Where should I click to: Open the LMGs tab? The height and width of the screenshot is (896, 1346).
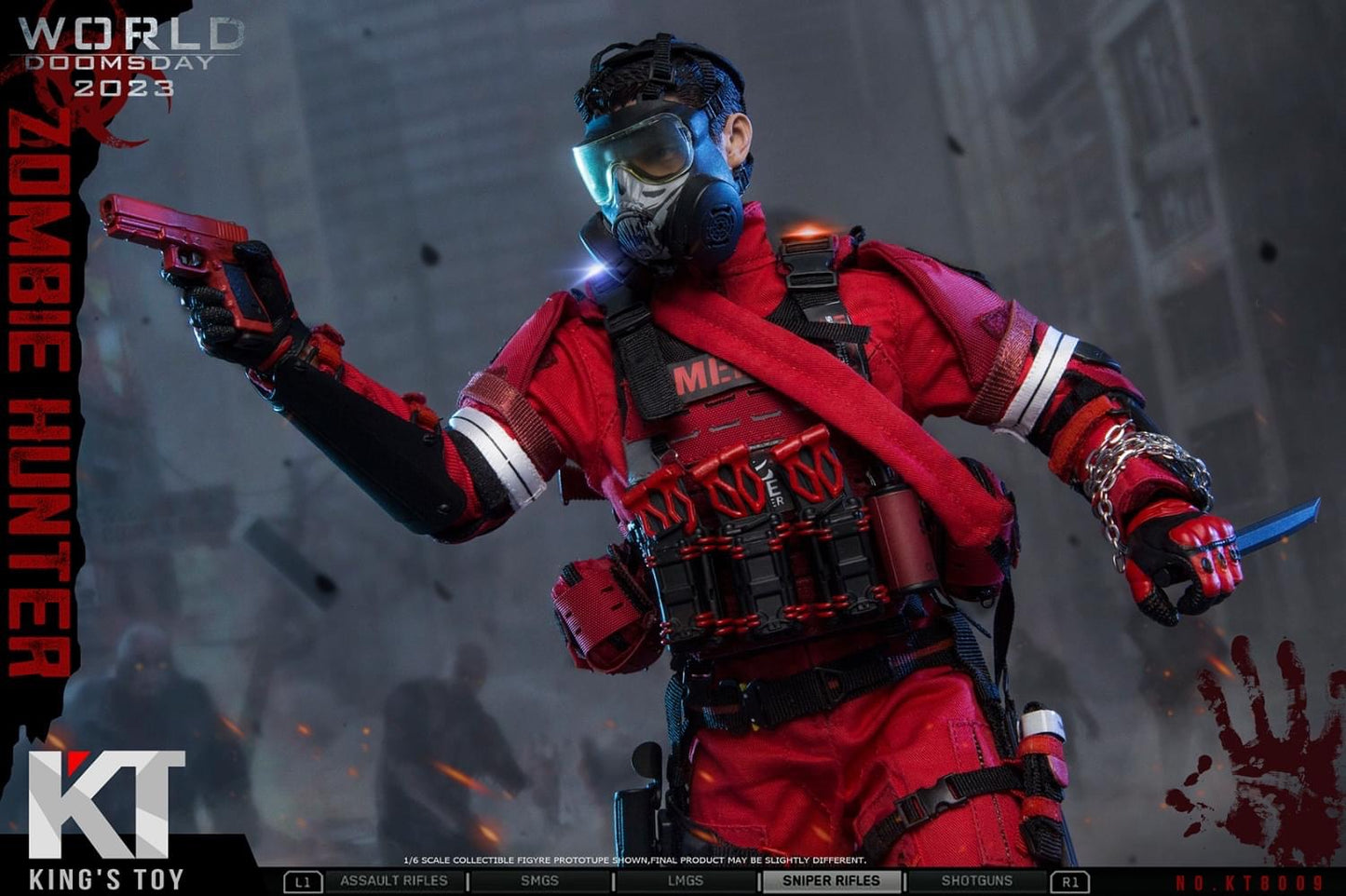[686, 881]
